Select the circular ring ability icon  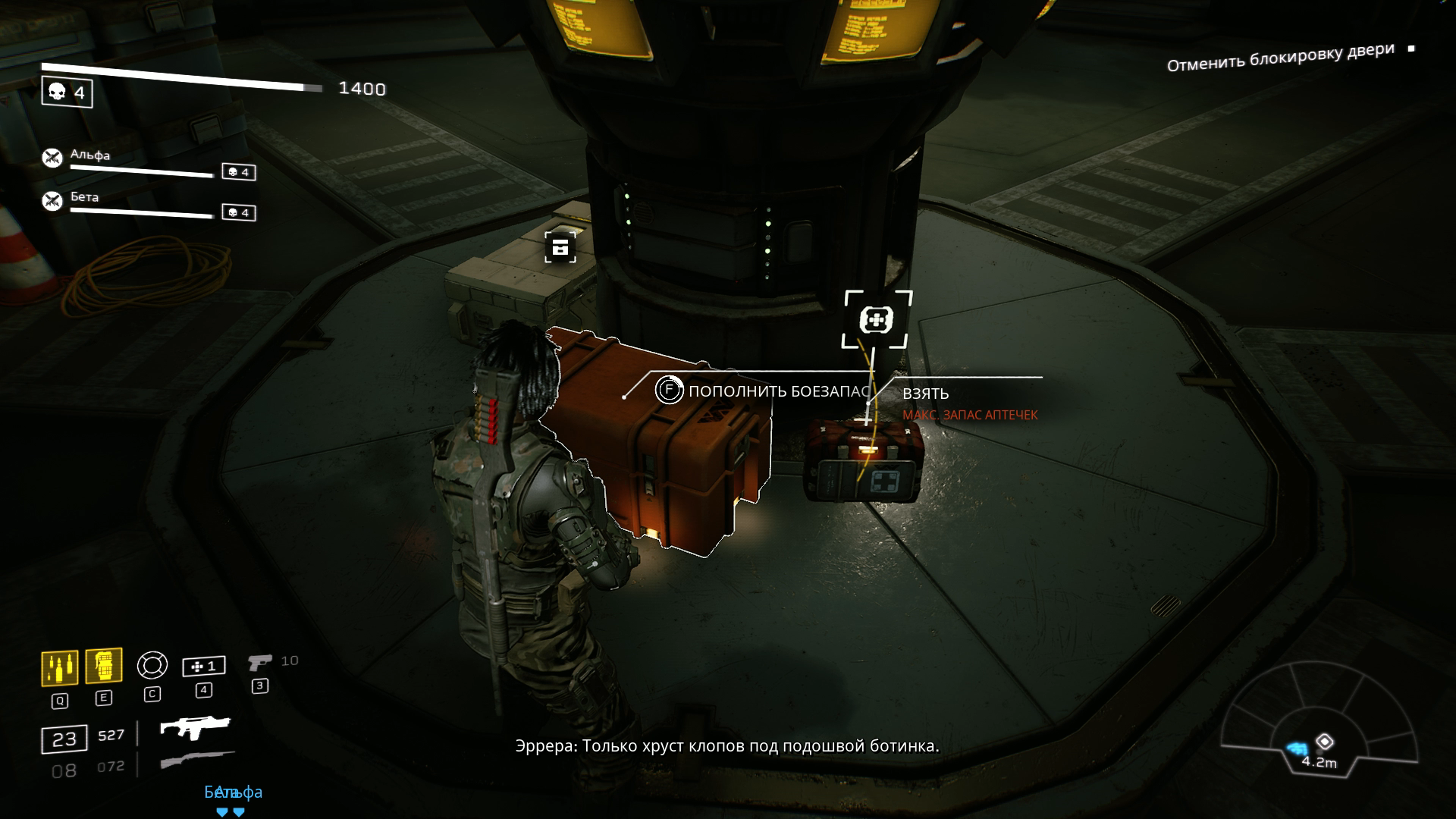[152, 666]
